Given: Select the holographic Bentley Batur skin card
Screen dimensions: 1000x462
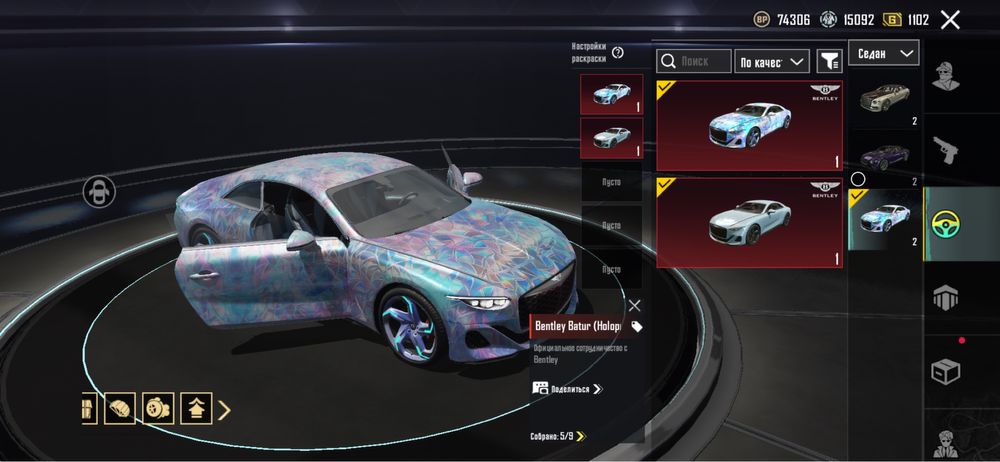Looking at the screenshot, I should click(749, 126).
